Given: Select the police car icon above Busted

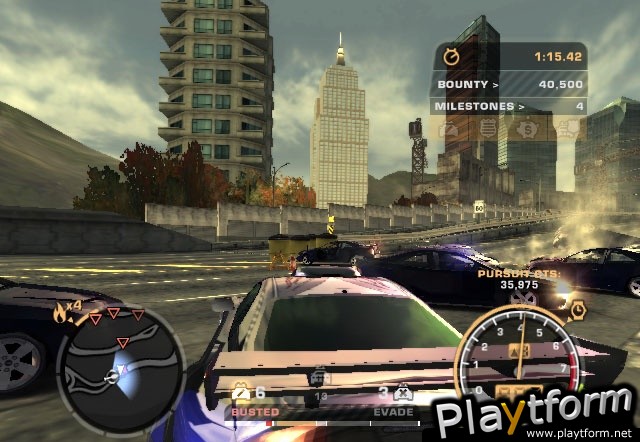Looking at the screenshot, I should (x=241, y=393).
